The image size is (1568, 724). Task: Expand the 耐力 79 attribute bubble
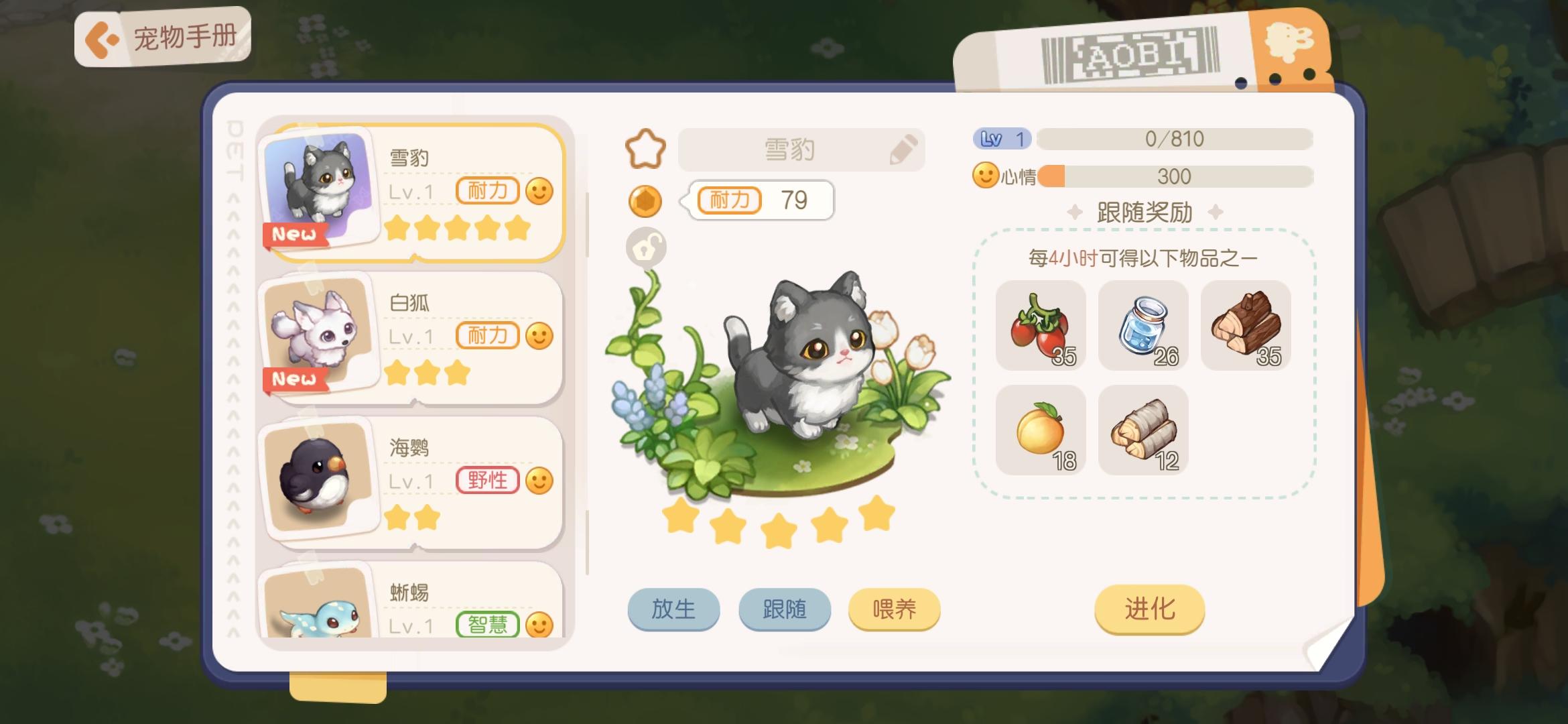761,200
